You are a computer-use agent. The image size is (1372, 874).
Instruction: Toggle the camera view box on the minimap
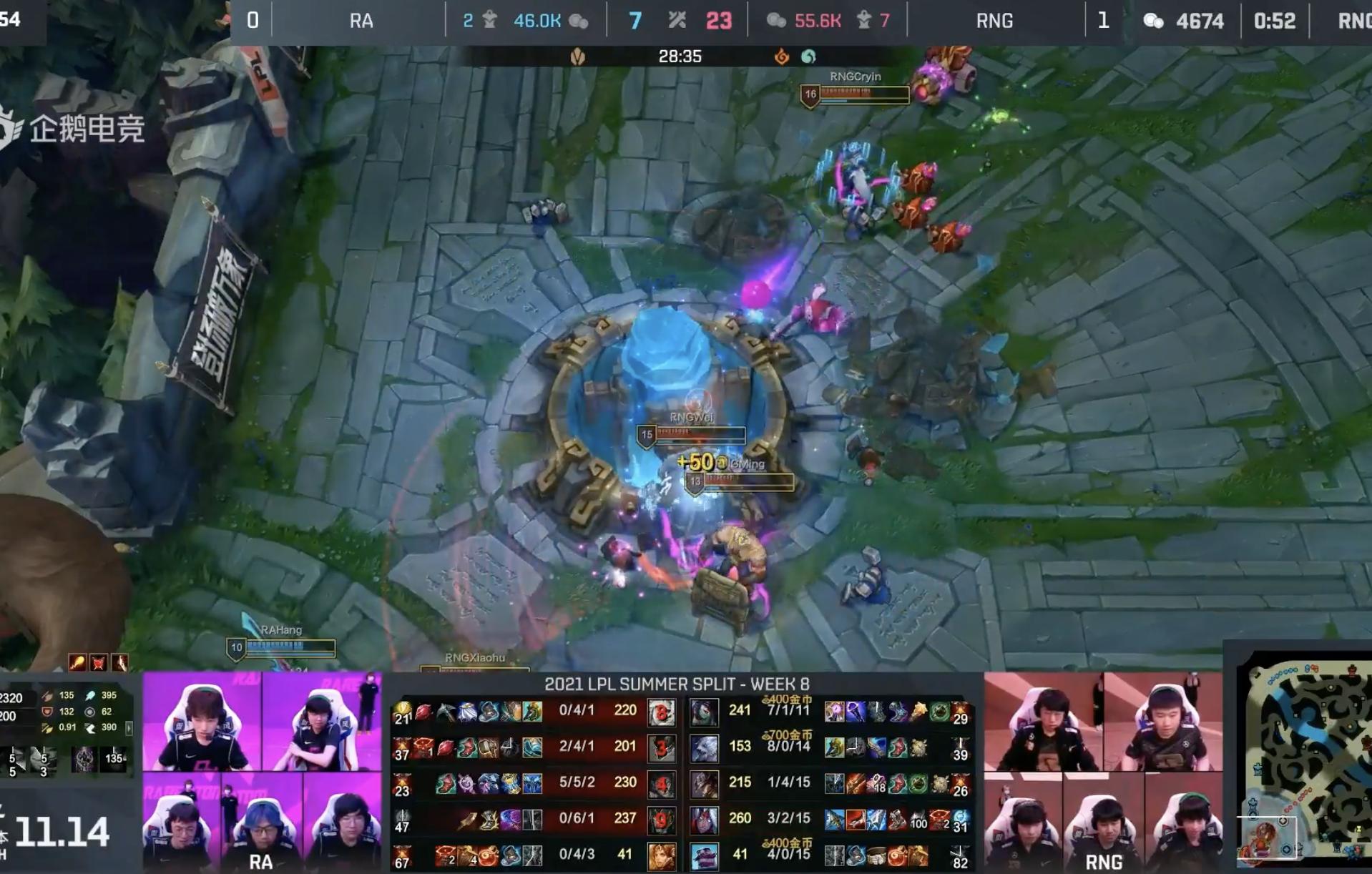(x=1267, y=838)
